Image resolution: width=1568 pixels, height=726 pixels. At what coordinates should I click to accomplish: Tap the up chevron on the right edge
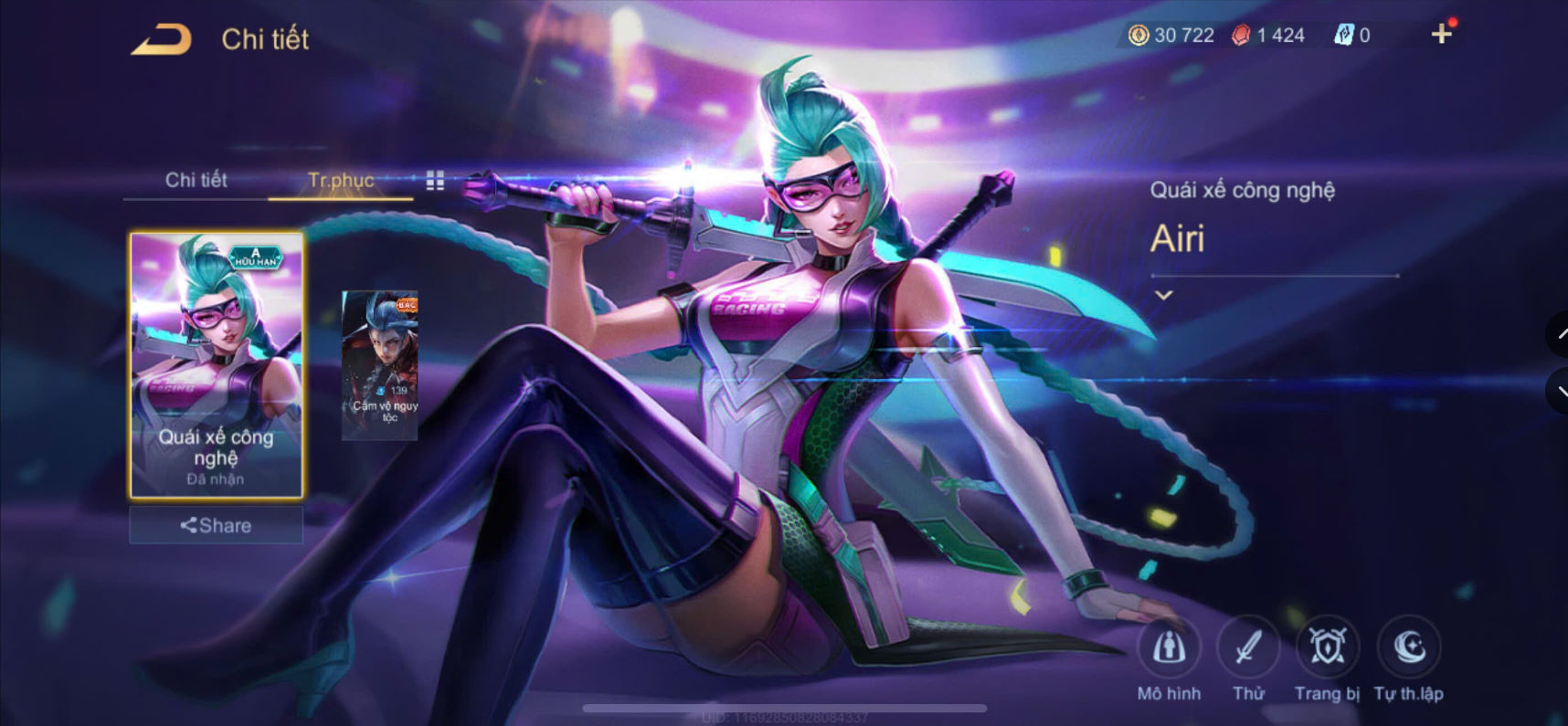coord(1560,334)
